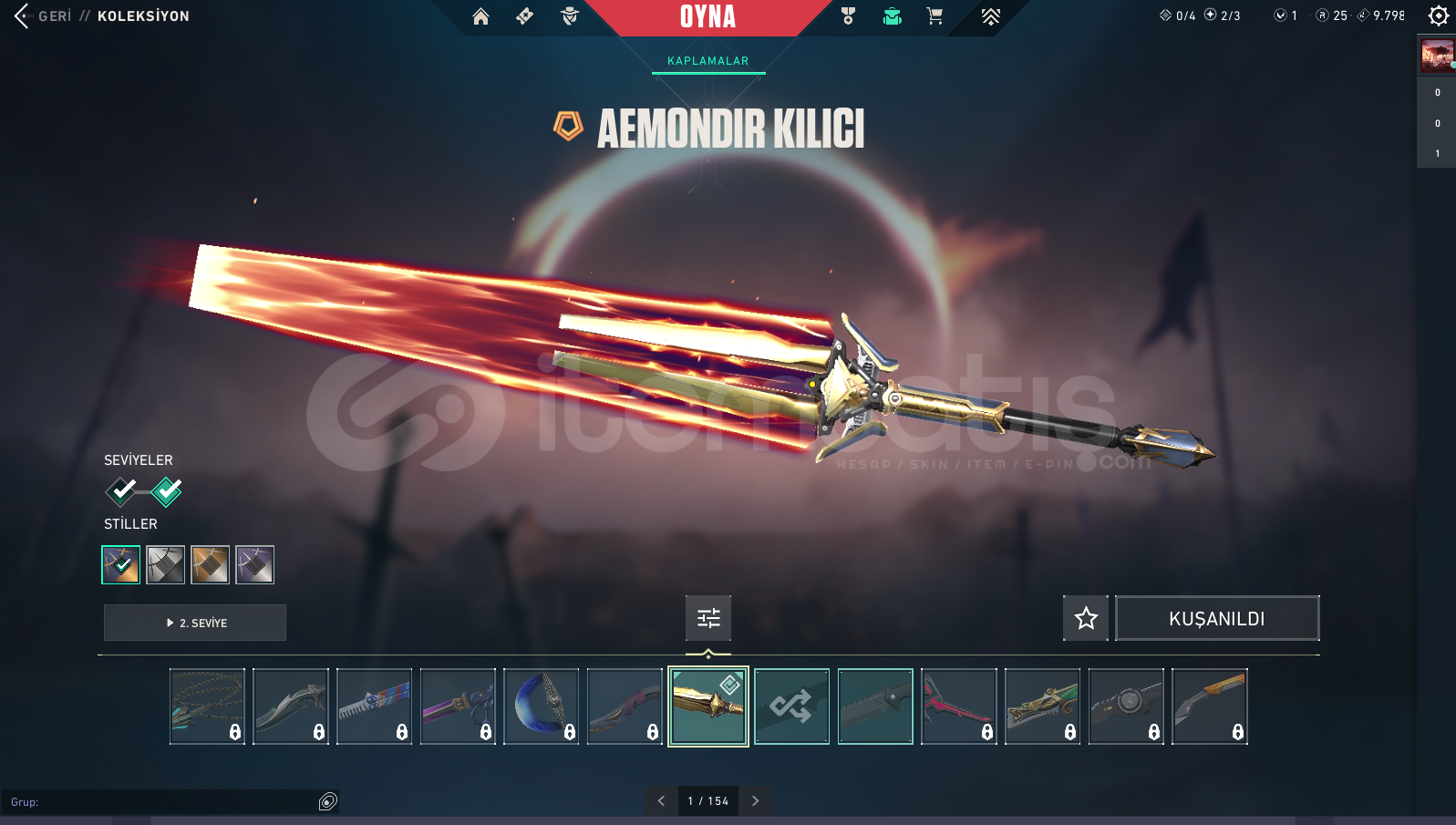Select the purple katana skin thumbnail

click(458, 706)
